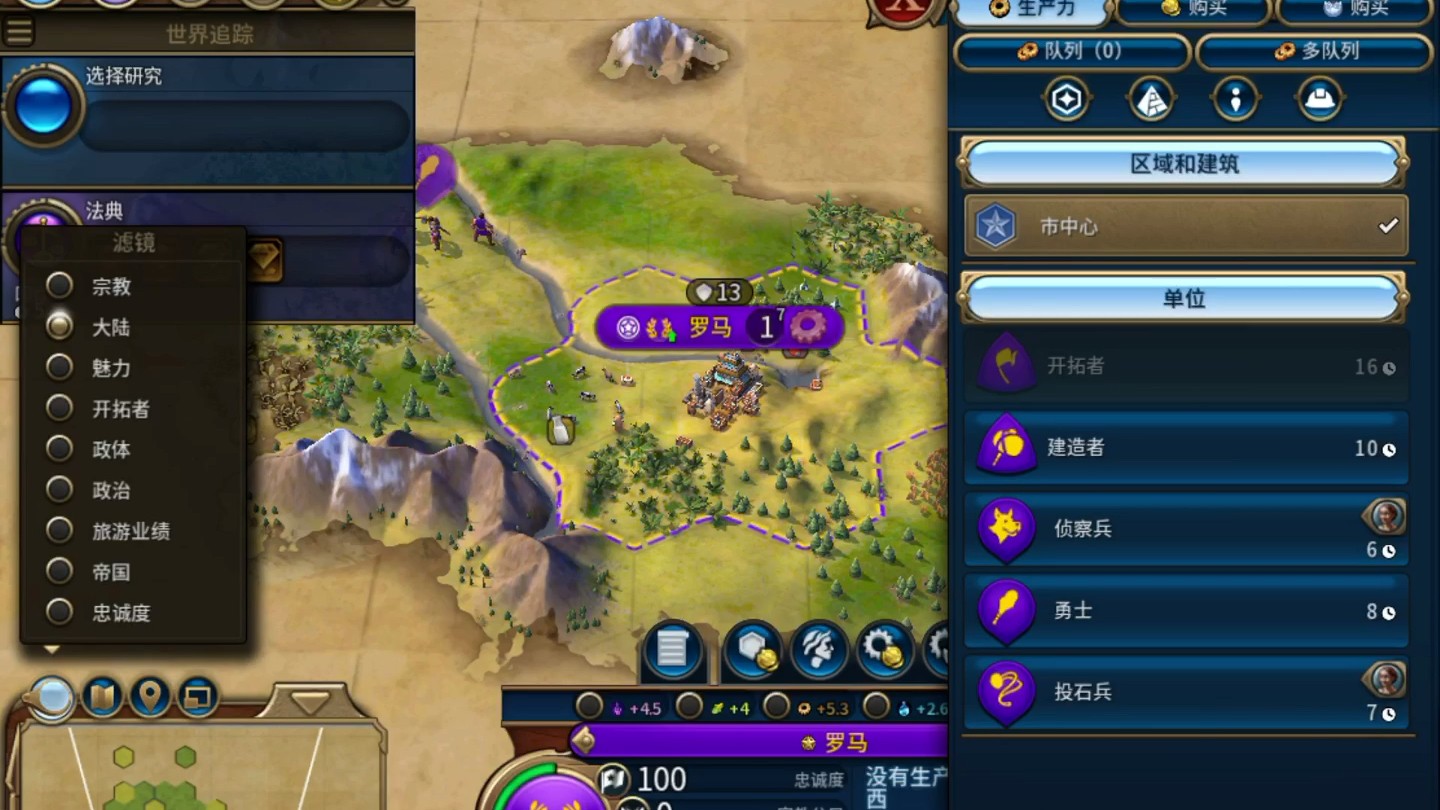1440x810 pixels.
Task: Select the wonders filter in the production panel
Action: (x=1150, y=98)
